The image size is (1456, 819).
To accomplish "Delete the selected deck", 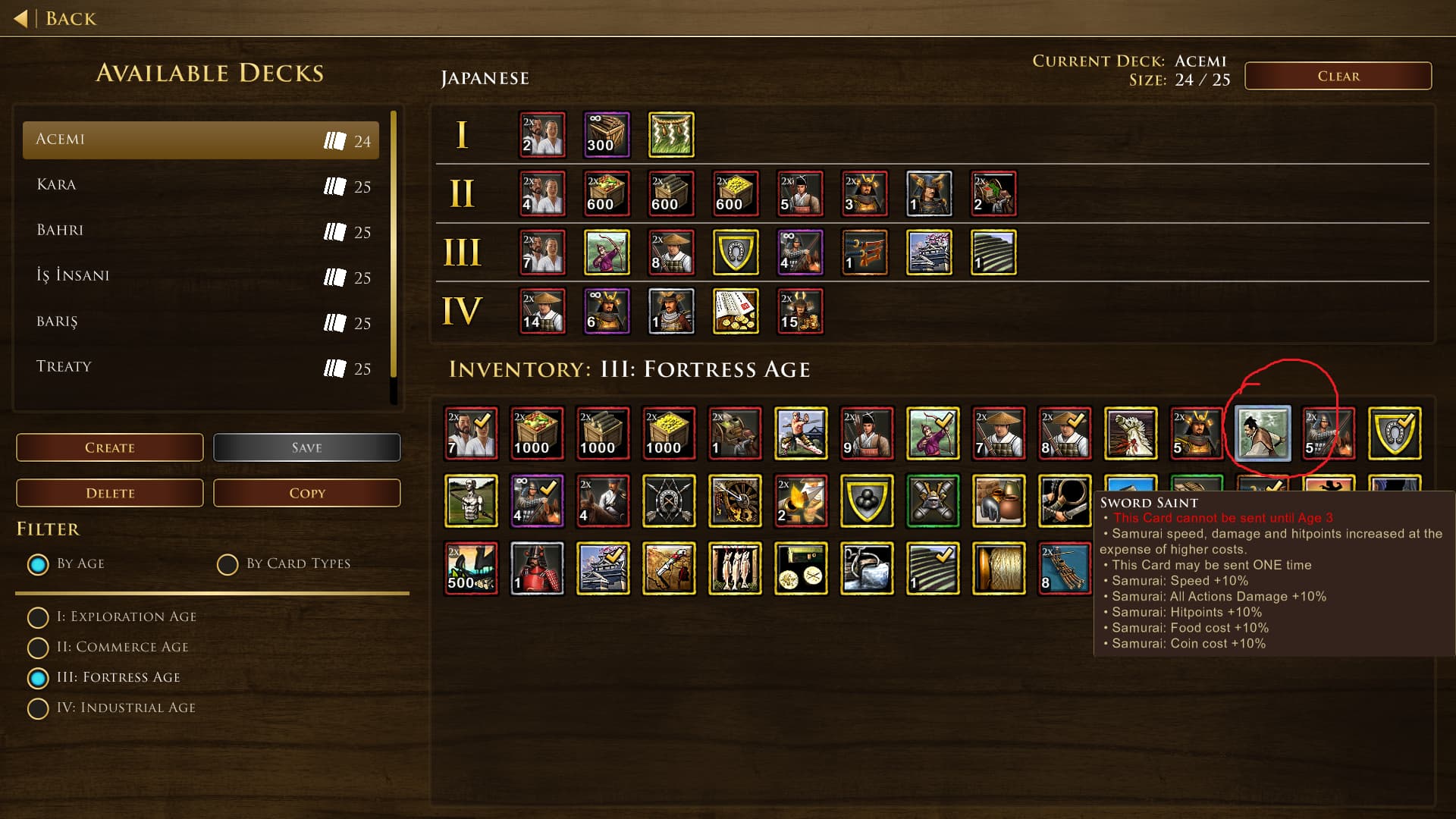I will point(110,493).
